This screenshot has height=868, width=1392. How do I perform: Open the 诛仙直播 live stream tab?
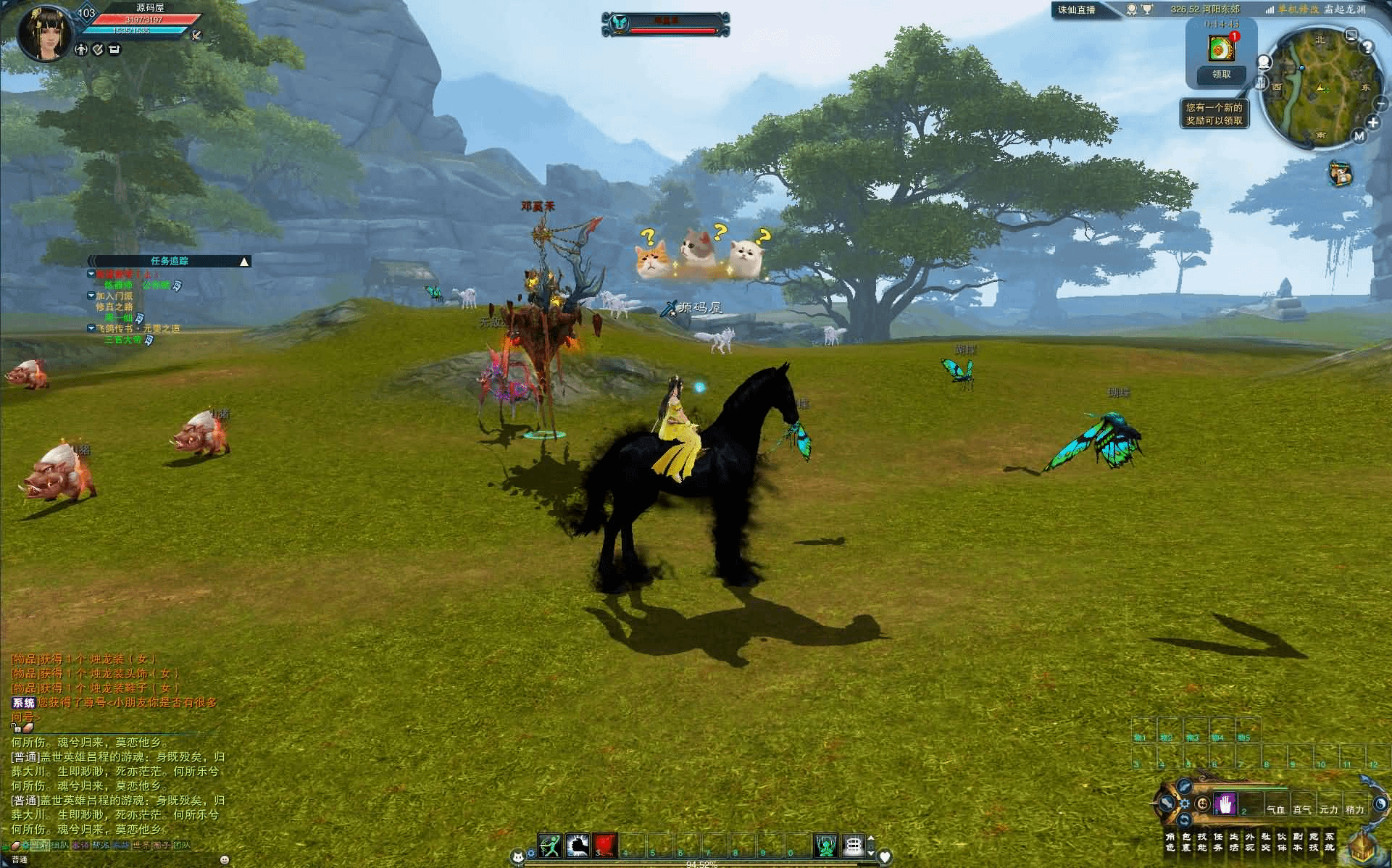point(1077,9)
